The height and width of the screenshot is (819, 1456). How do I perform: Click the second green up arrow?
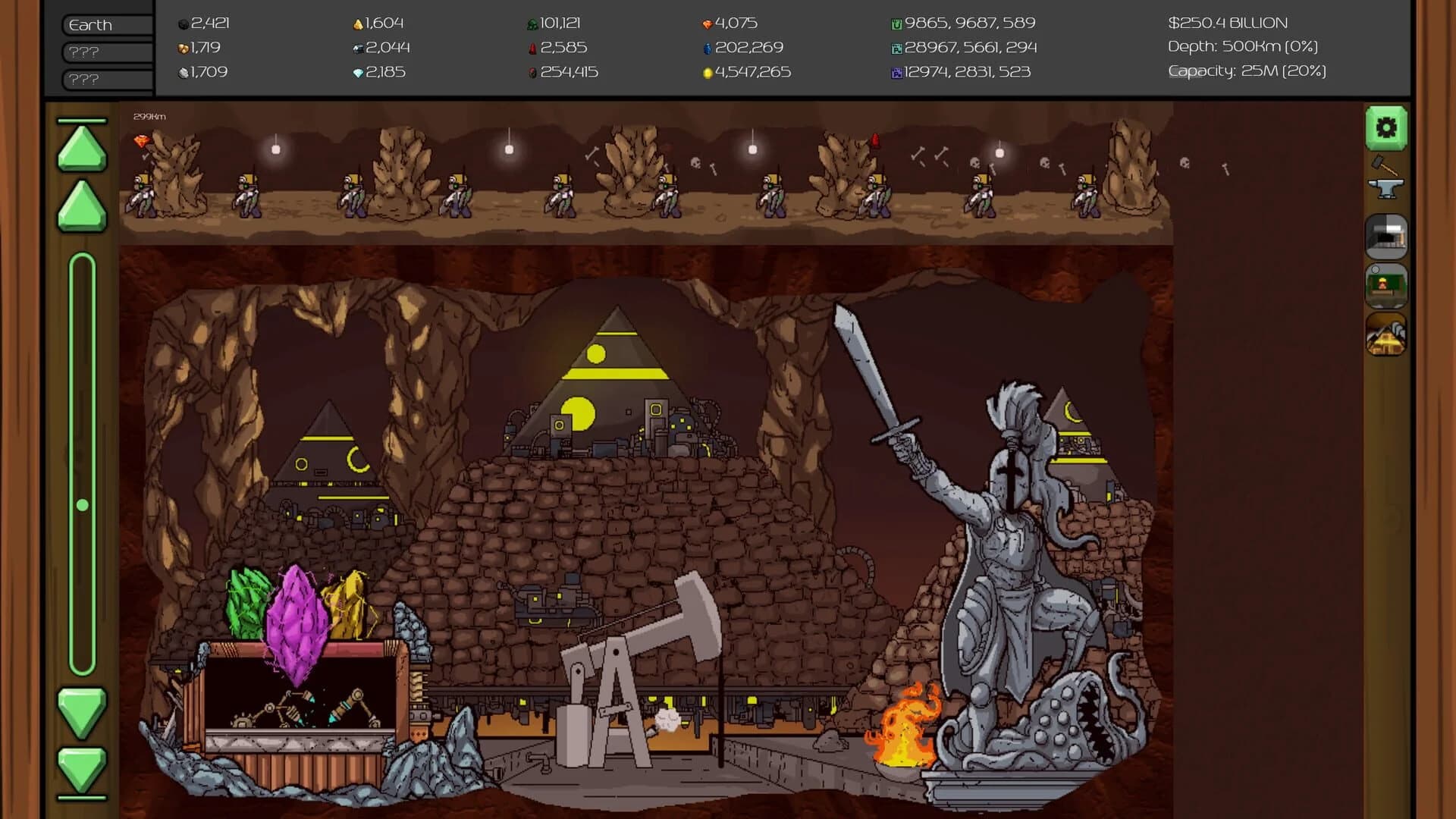(80, 206)
